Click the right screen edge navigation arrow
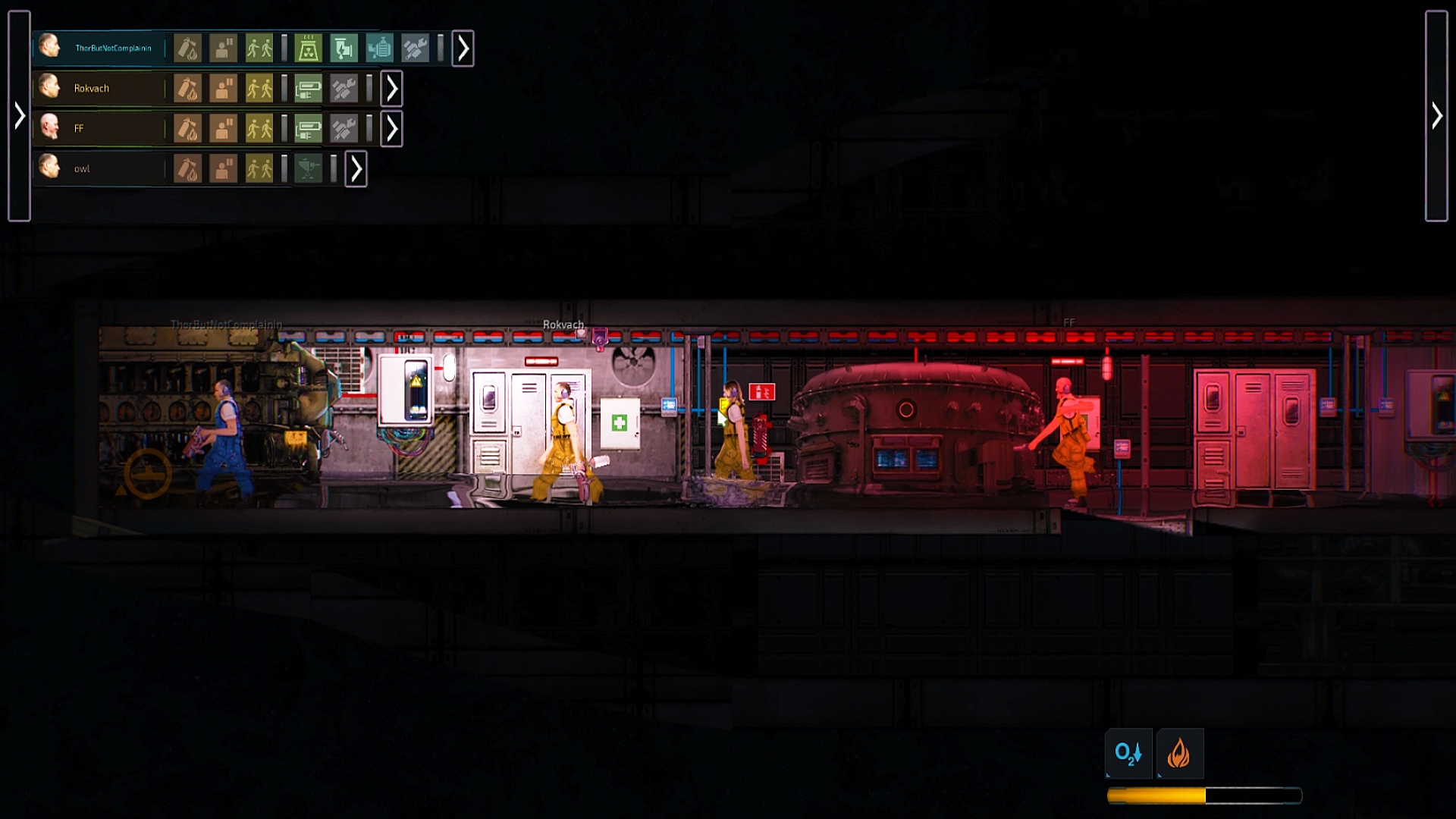This screenshot has height=819, width=1456. [x=1436, y=115]
